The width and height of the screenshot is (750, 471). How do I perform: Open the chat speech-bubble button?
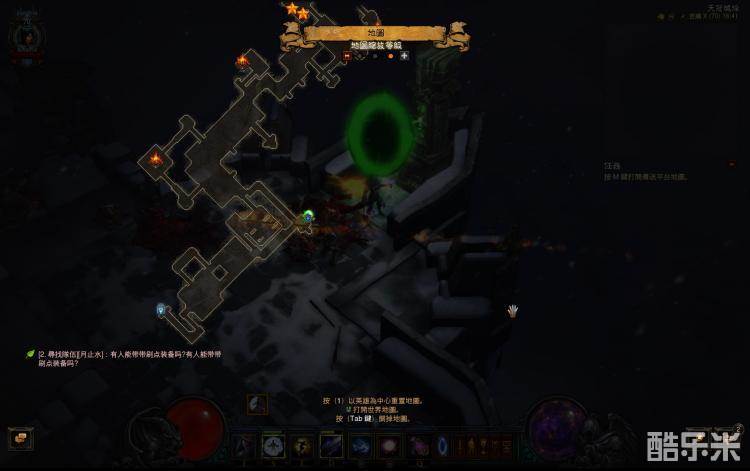click(20, 438)
